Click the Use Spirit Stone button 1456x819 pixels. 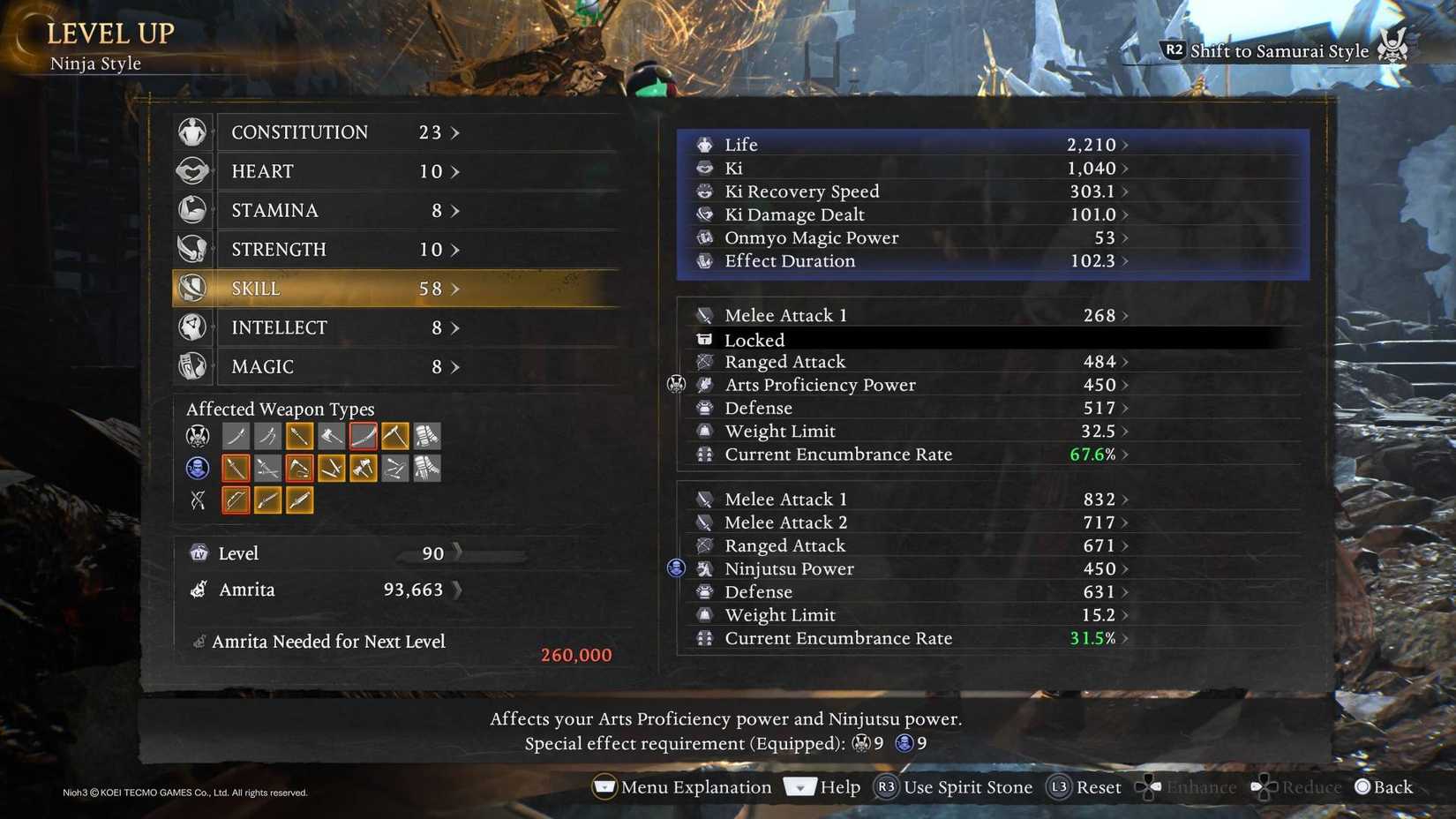pos(967,787)
